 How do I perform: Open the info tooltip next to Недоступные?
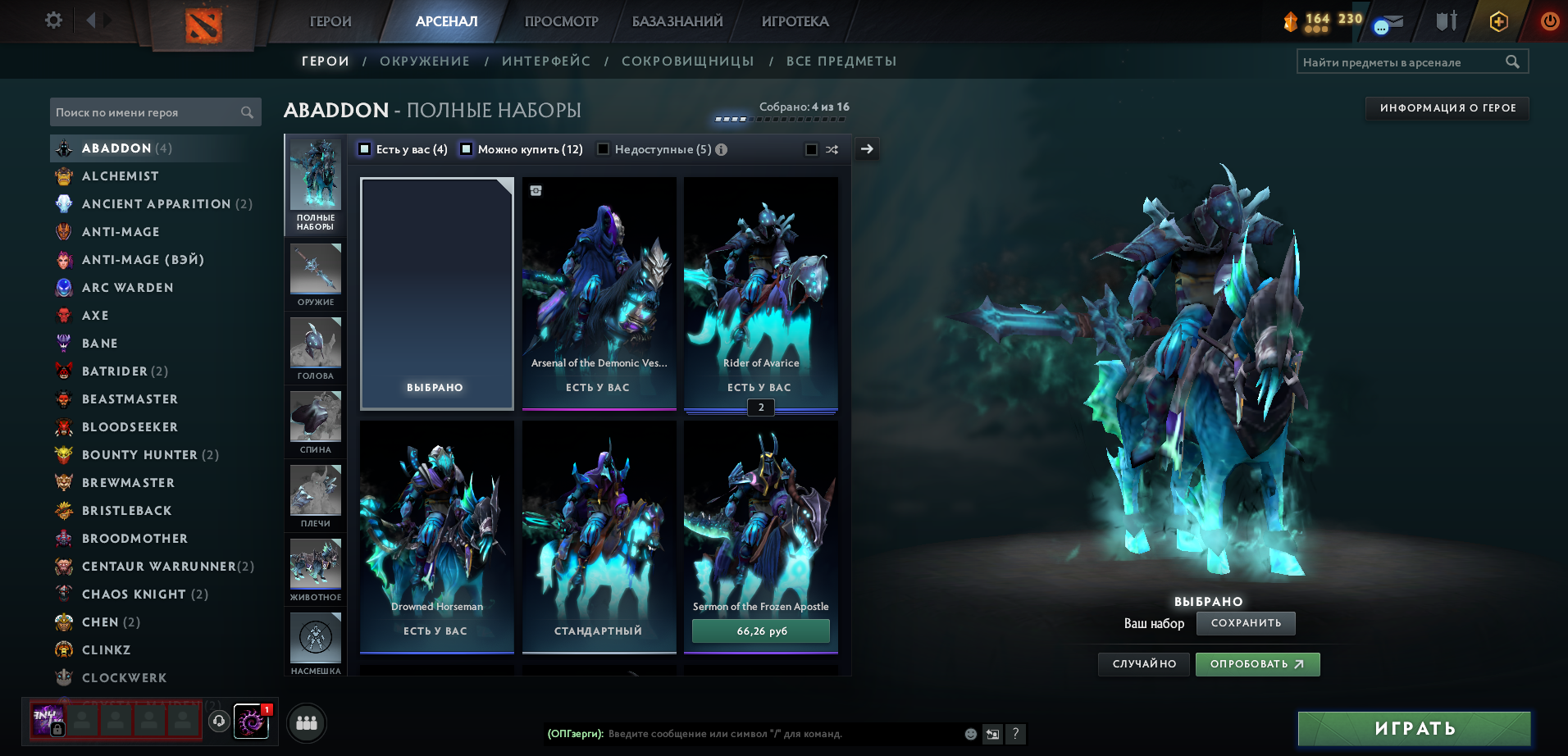721,149
